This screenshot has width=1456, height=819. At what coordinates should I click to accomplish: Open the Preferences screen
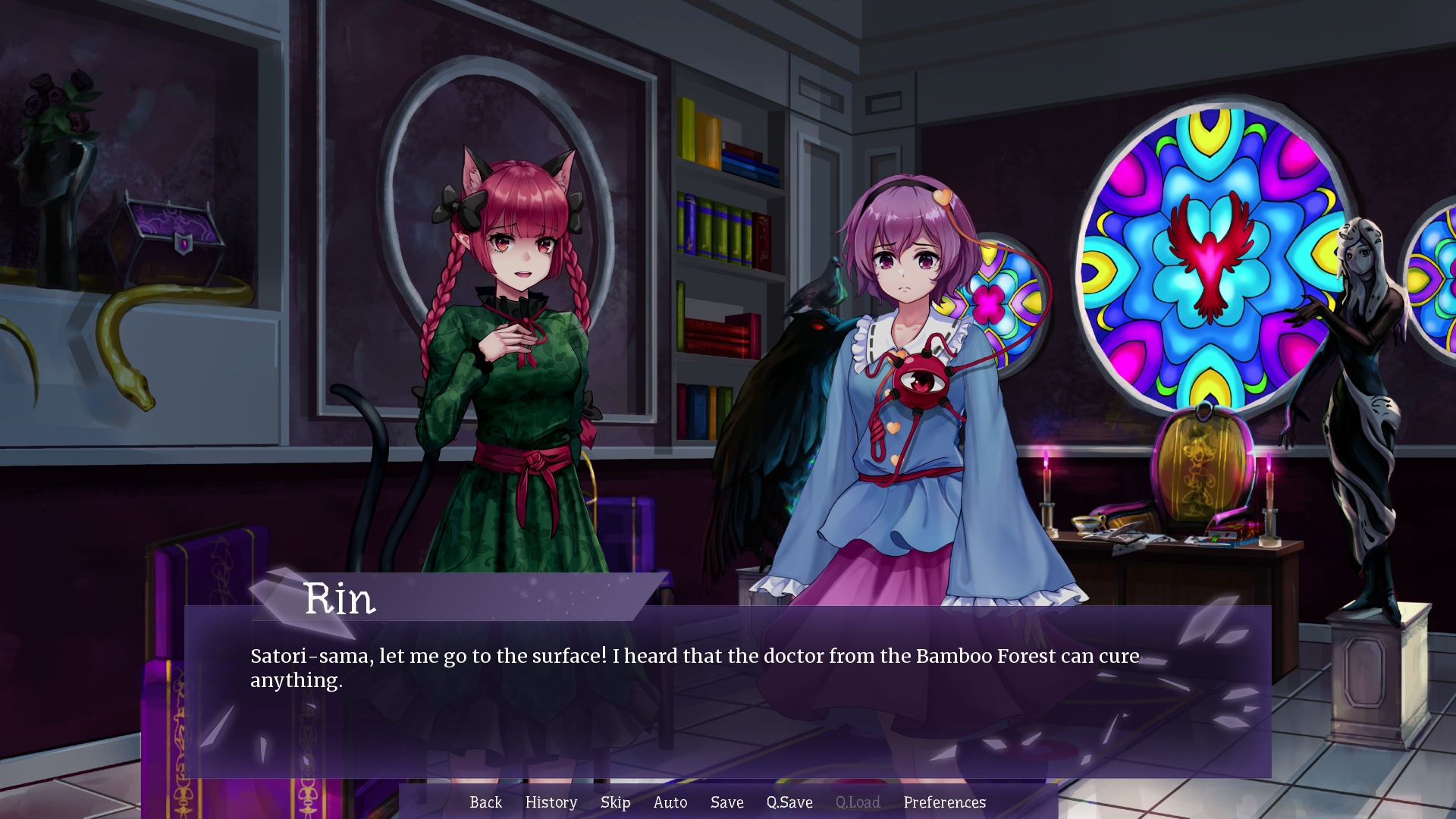point(944,802)
